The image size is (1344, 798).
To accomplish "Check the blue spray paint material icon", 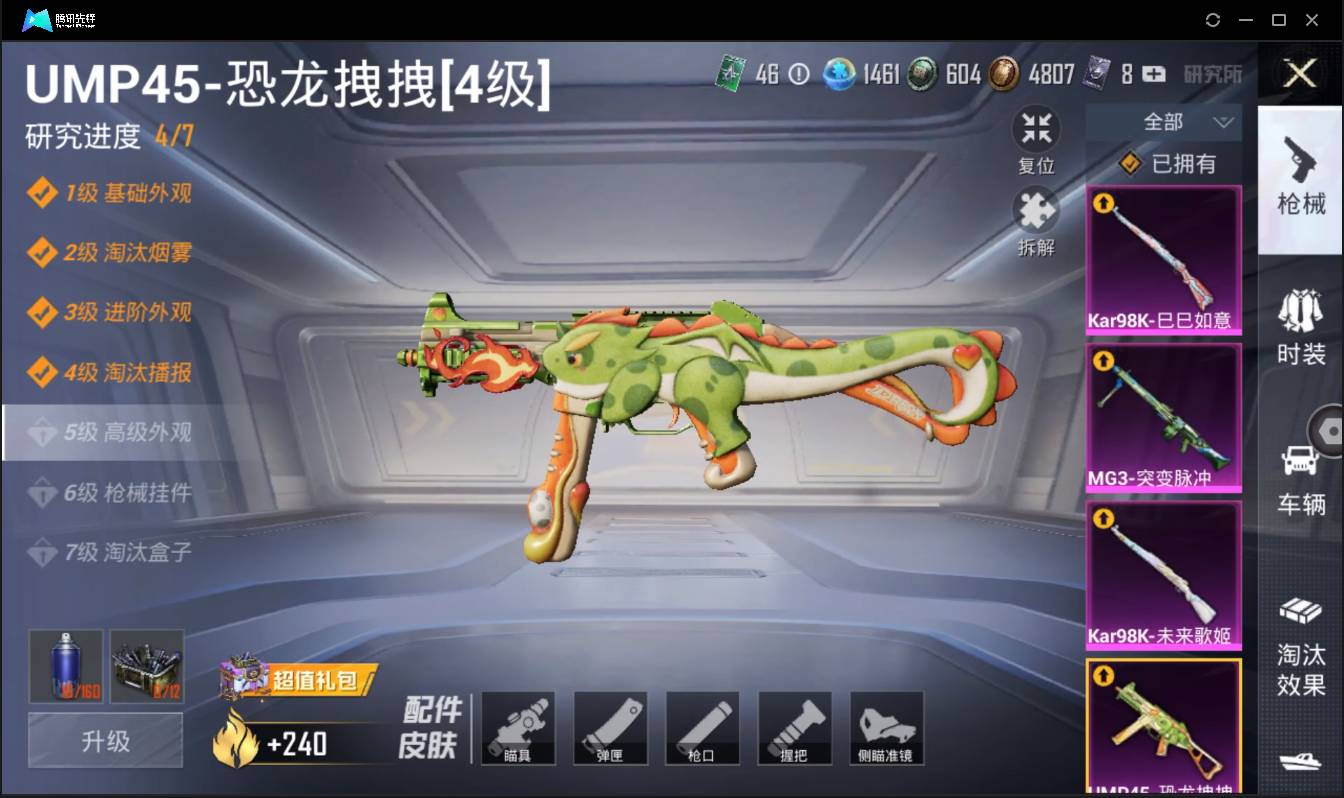I will (66, 666).
